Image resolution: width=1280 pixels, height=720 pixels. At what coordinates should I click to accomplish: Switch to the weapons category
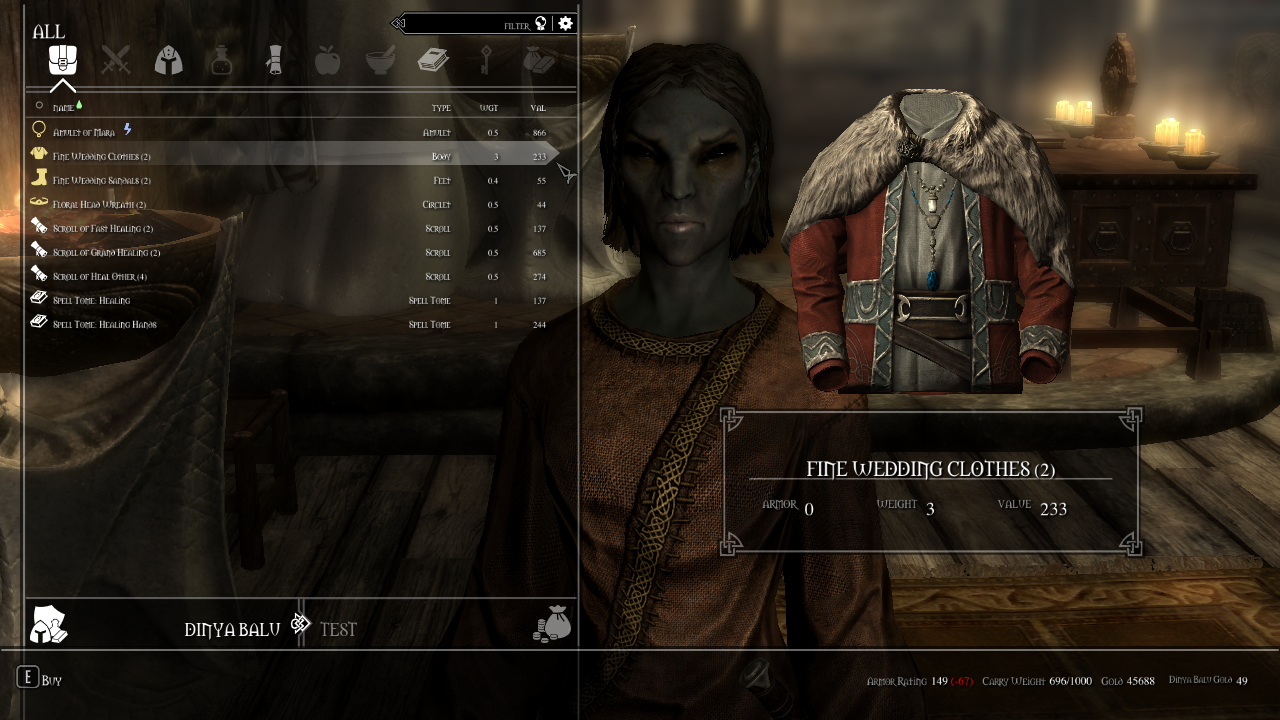pyautogui.click(x=116, y=60)
